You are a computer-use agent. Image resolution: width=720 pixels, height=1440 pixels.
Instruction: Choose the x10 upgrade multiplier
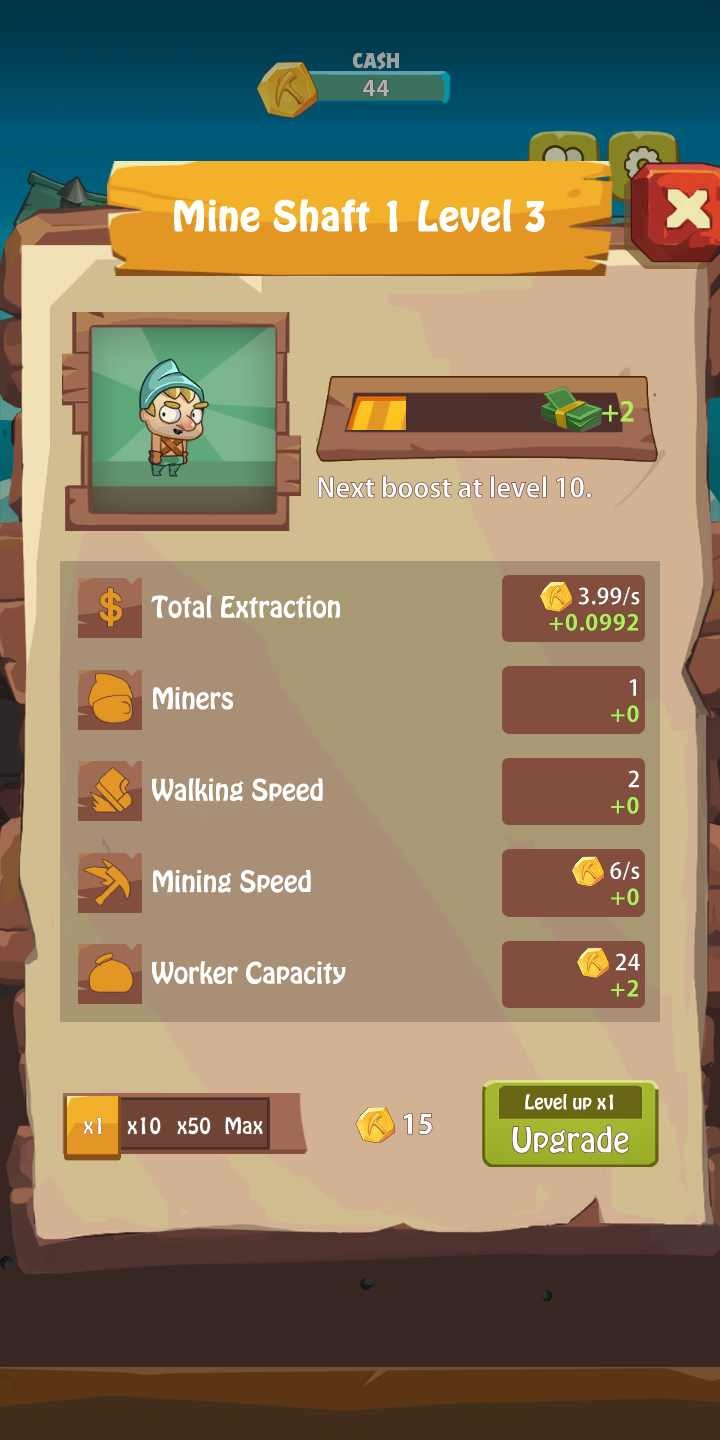144,1126
